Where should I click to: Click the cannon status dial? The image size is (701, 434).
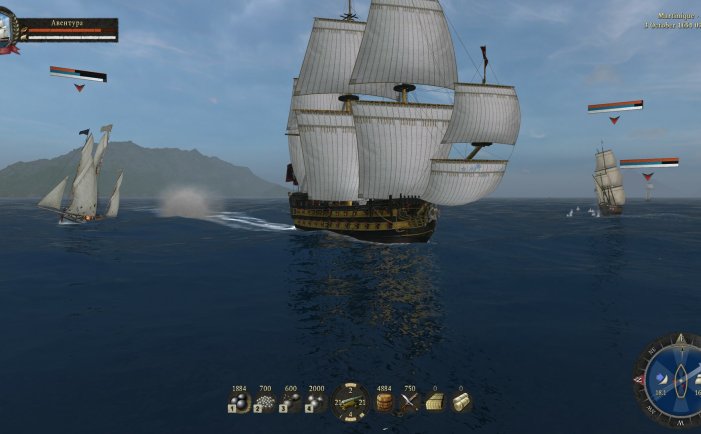351,401
